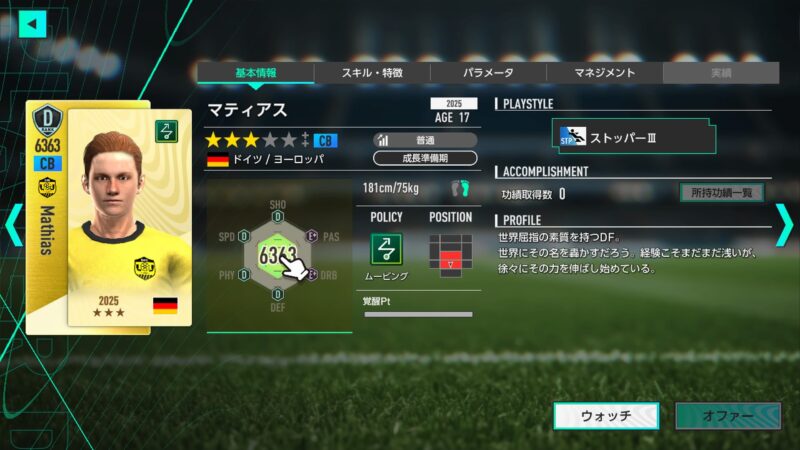Make an offer with the オファー button

coord(727,416)
